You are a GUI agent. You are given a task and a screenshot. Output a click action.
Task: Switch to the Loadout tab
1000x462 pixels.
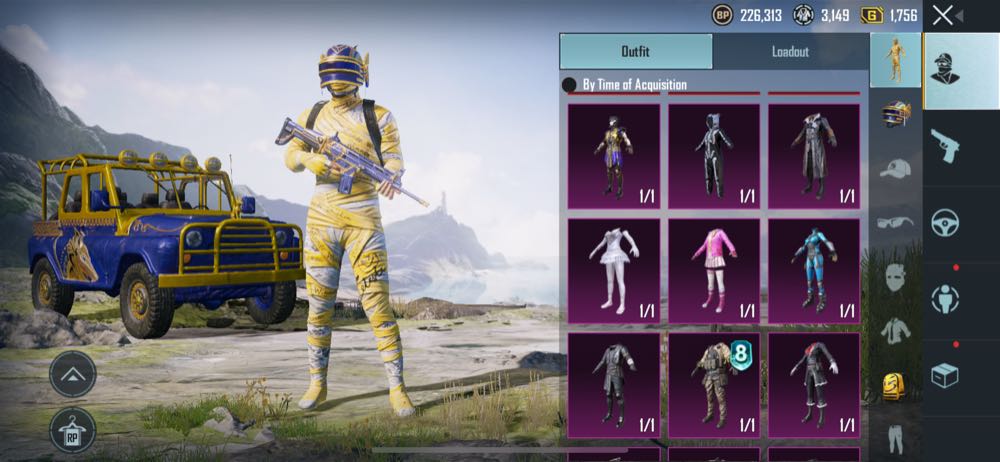tap(790, 51)
